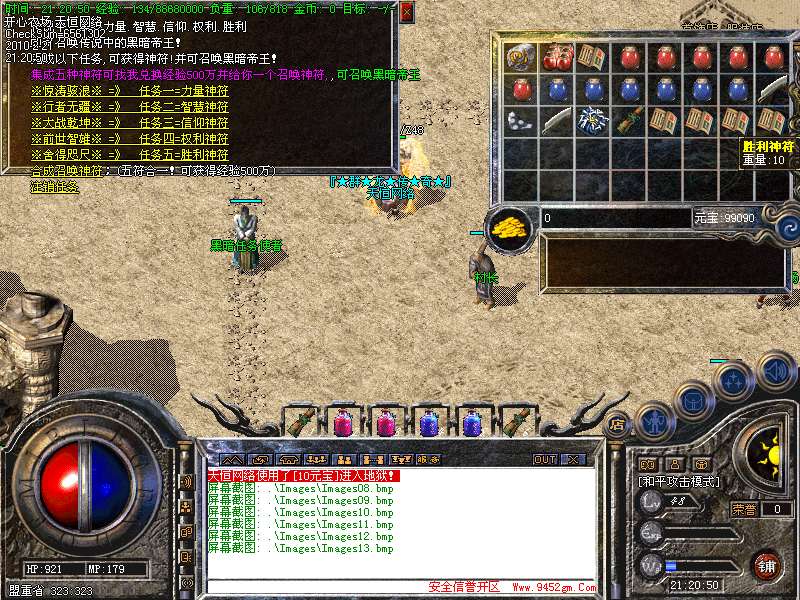Image resolution: width=800 pixels, height=600 pixels.
Task: Select the blue-white talisman item in the bag
Action: coord(593,122)
